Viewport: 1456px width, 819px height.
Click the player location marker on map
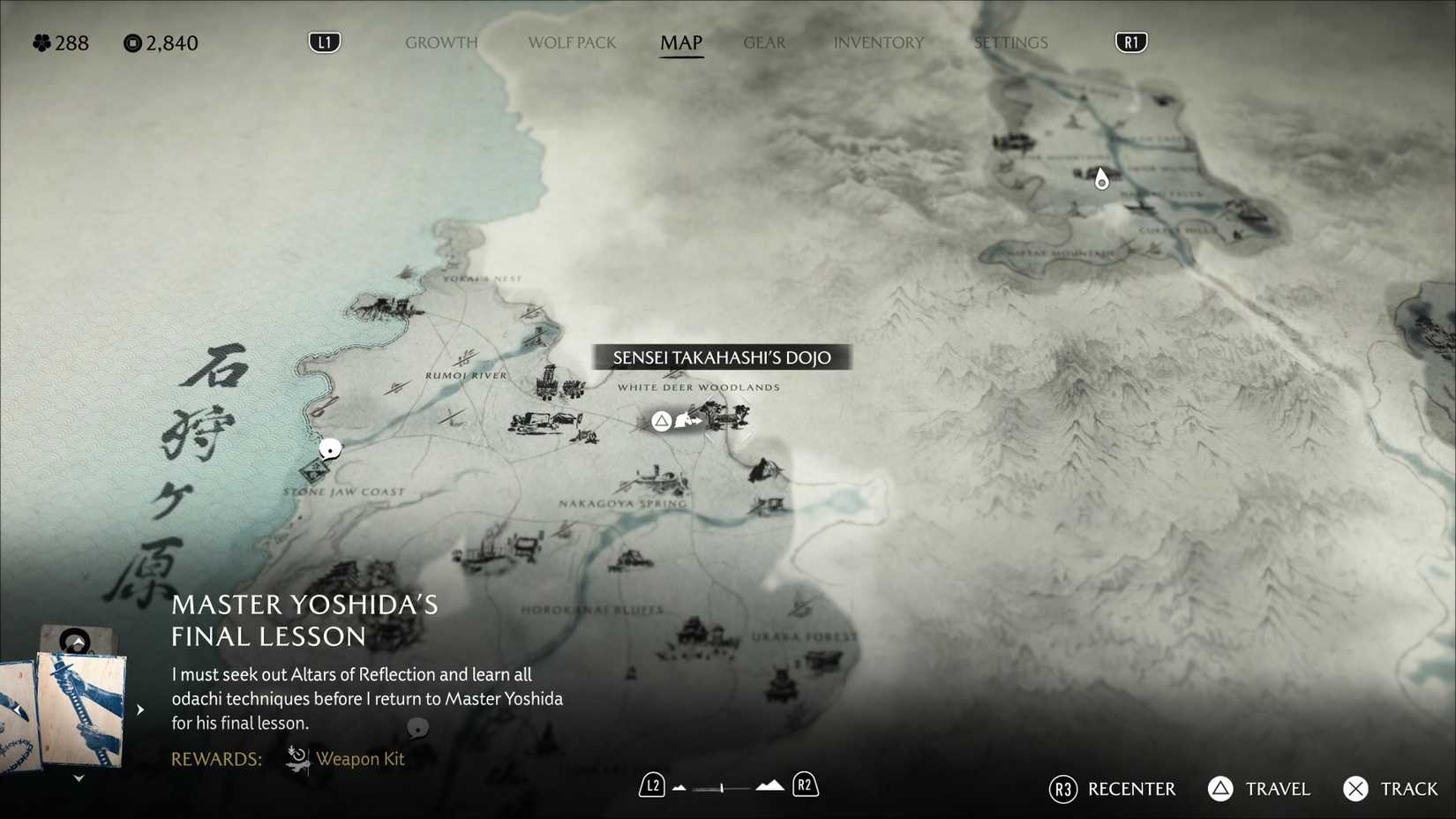pyautogui.click(x=1101, y=179)
